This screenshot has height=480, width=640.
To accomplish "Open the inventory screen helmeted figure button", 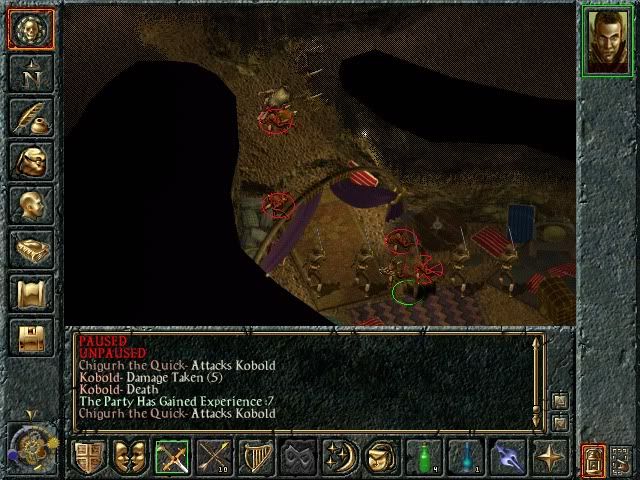I will tap(30, 161).
